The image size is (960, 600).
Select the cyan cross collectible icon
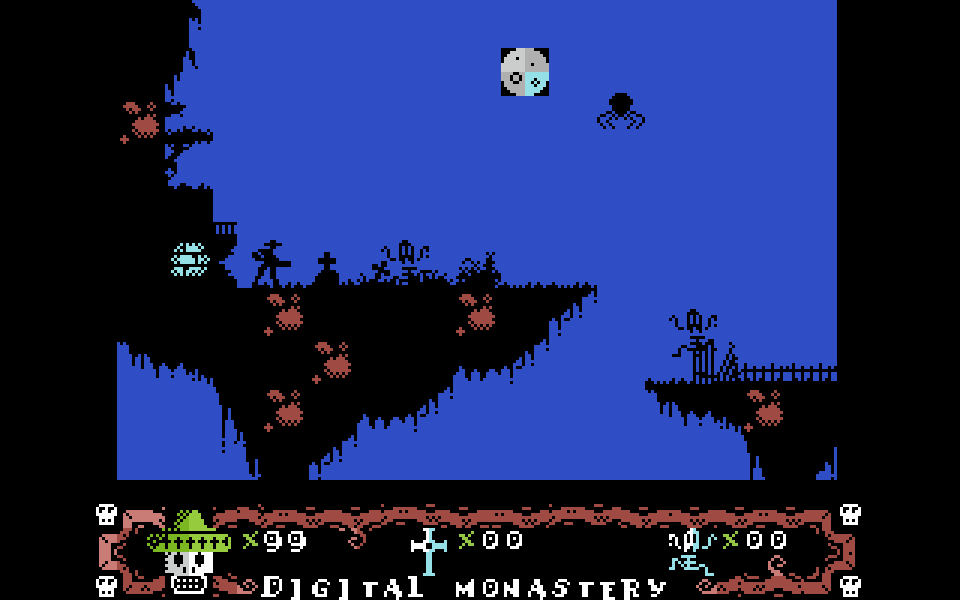point(429,551)
